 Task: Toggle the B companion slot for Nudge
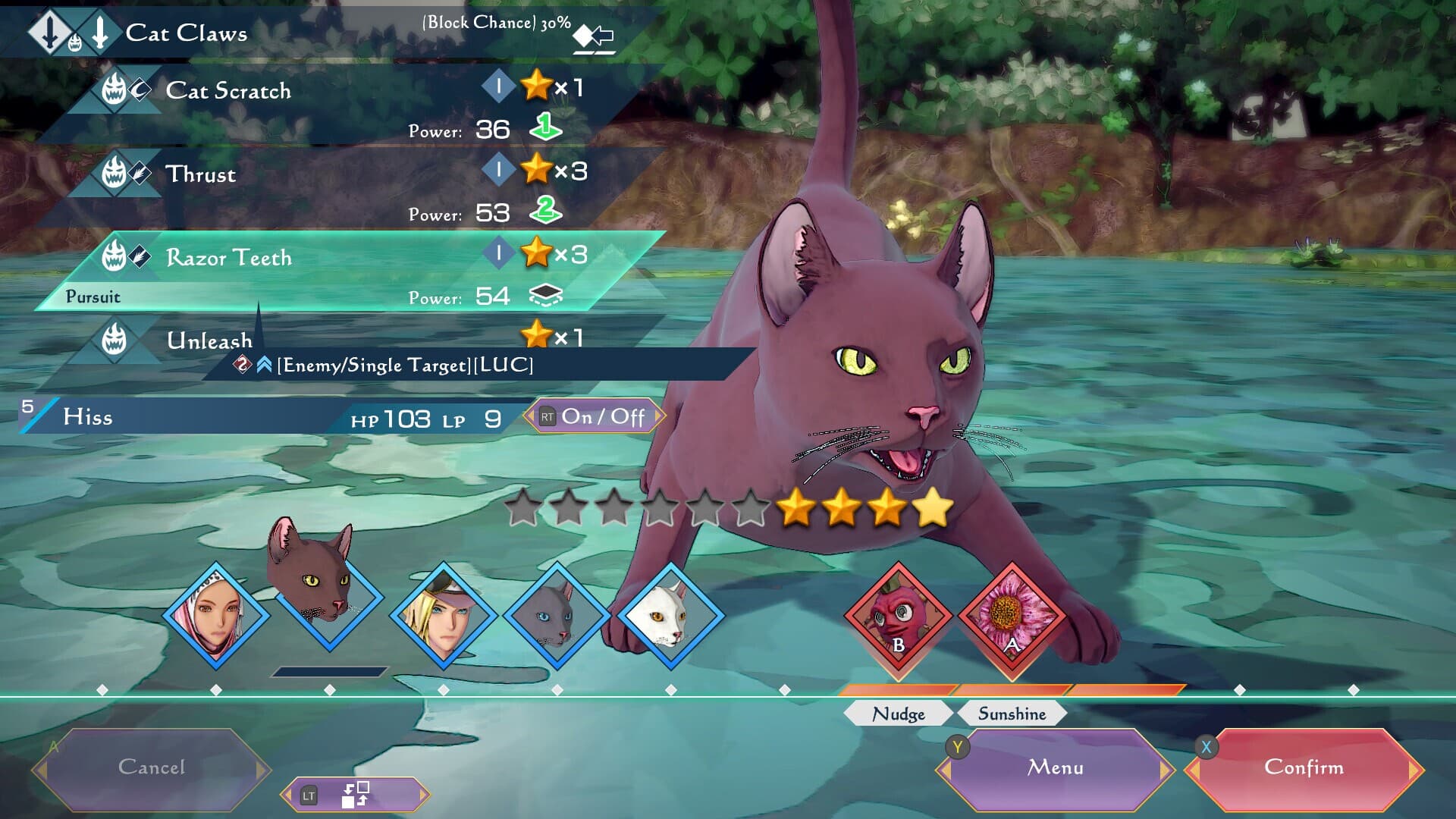point(896,618)
